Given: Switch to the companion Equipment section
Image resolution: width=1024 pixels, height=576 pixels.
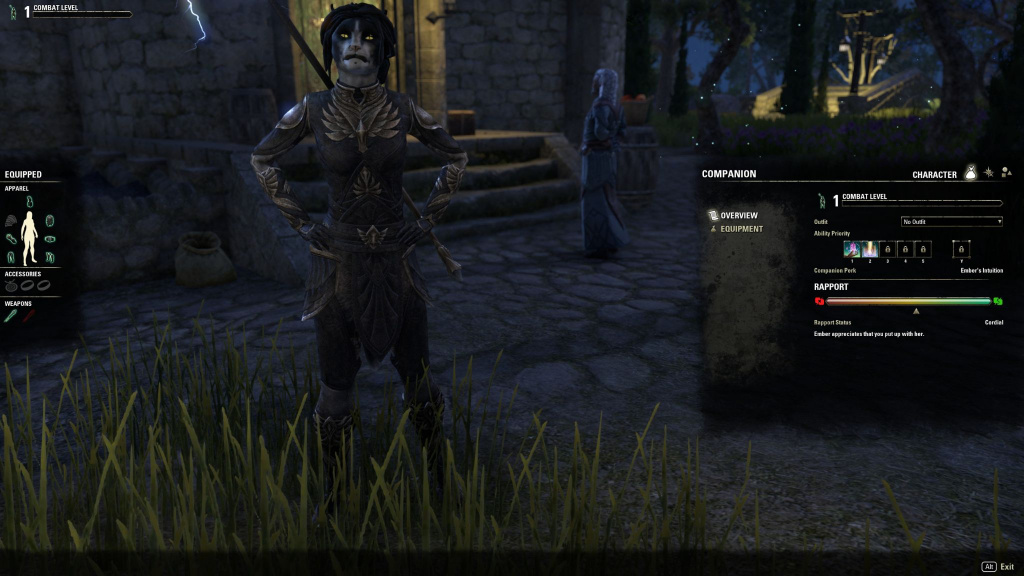Looking at the screenshot, I should (x=740, y=229).
